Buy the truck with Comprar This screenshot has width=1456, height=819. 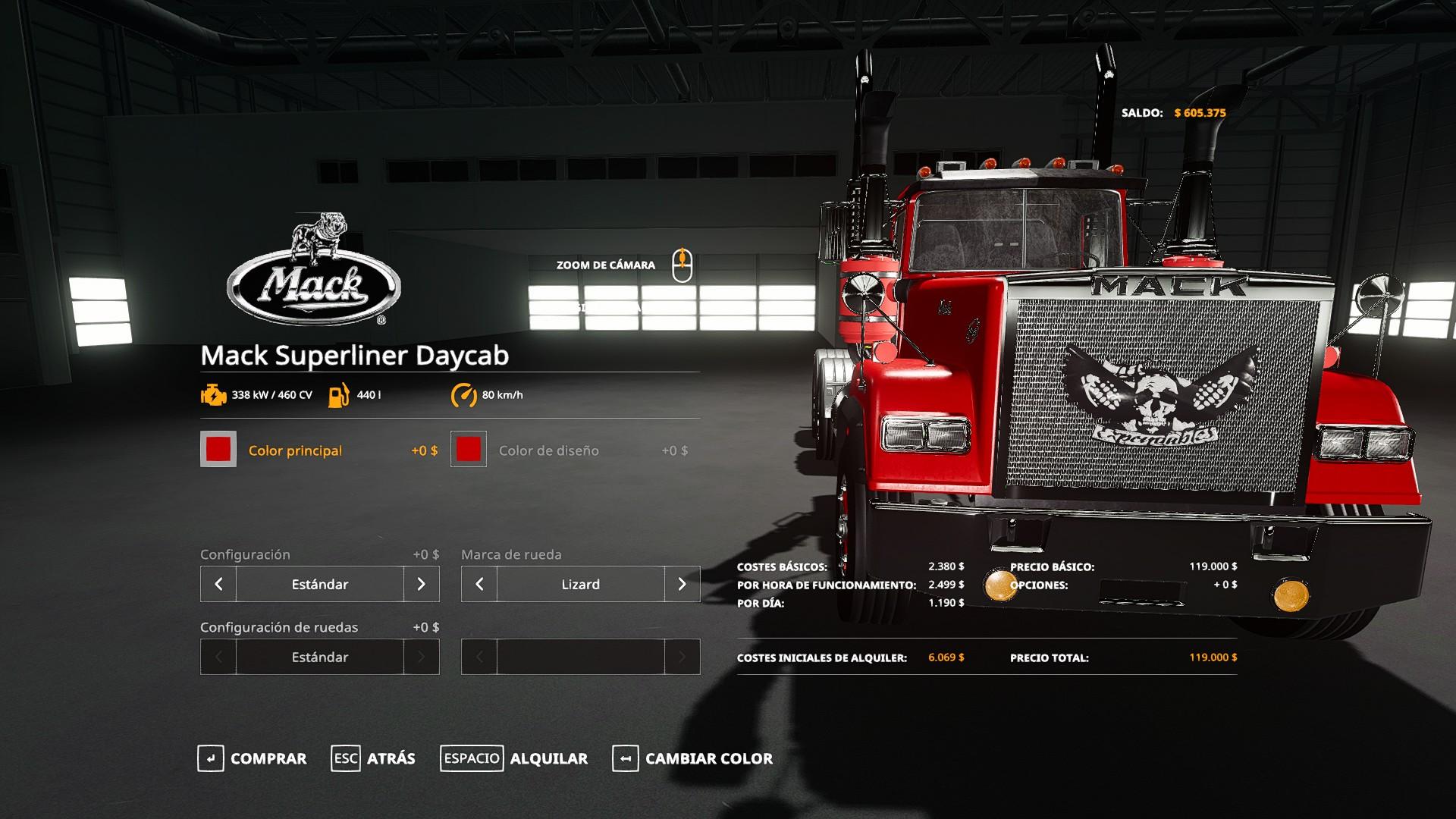click(x=253, y=758)
